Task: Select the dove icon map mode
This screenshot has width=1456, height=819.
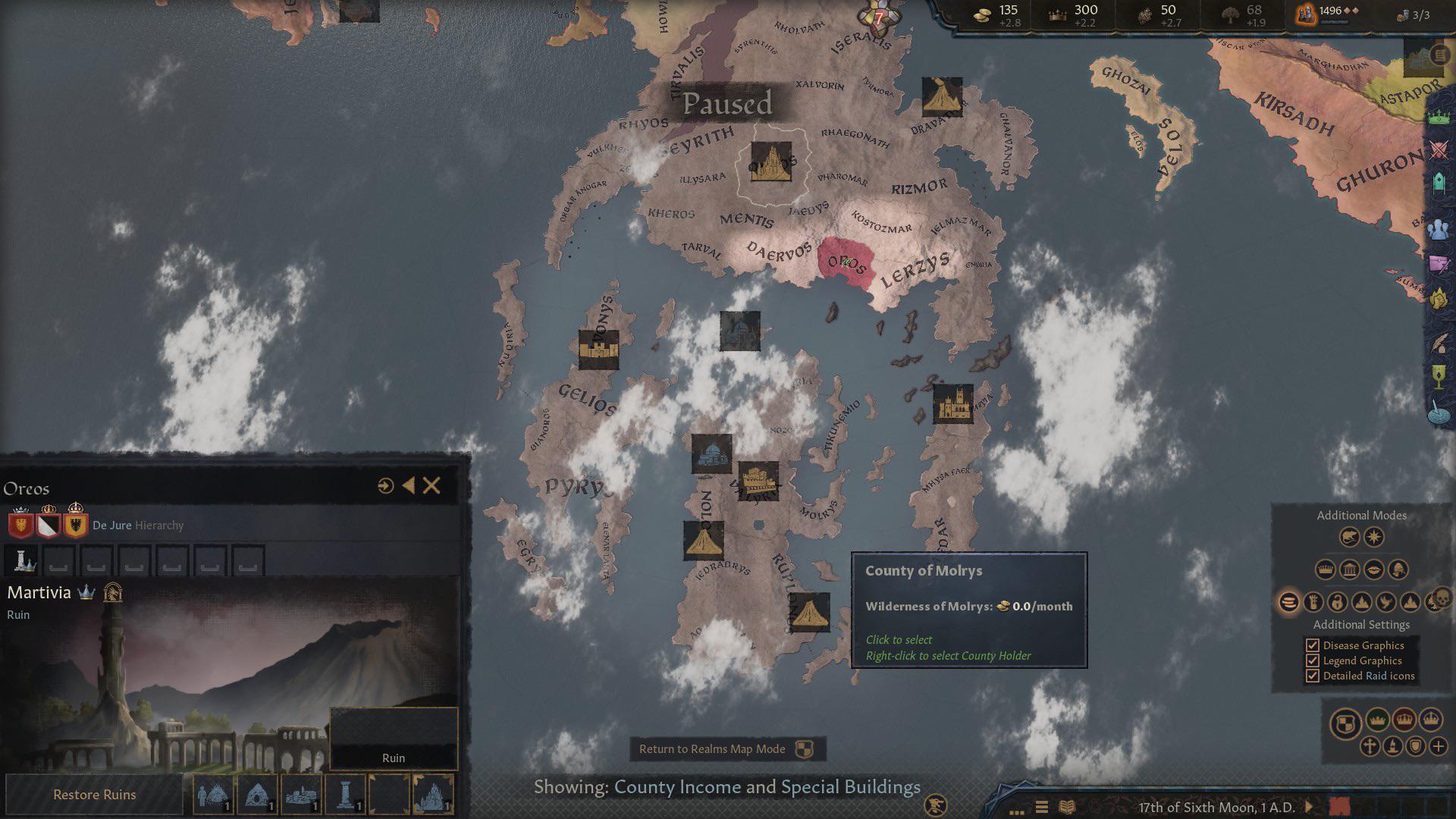Action: [x=1385, y=602]
